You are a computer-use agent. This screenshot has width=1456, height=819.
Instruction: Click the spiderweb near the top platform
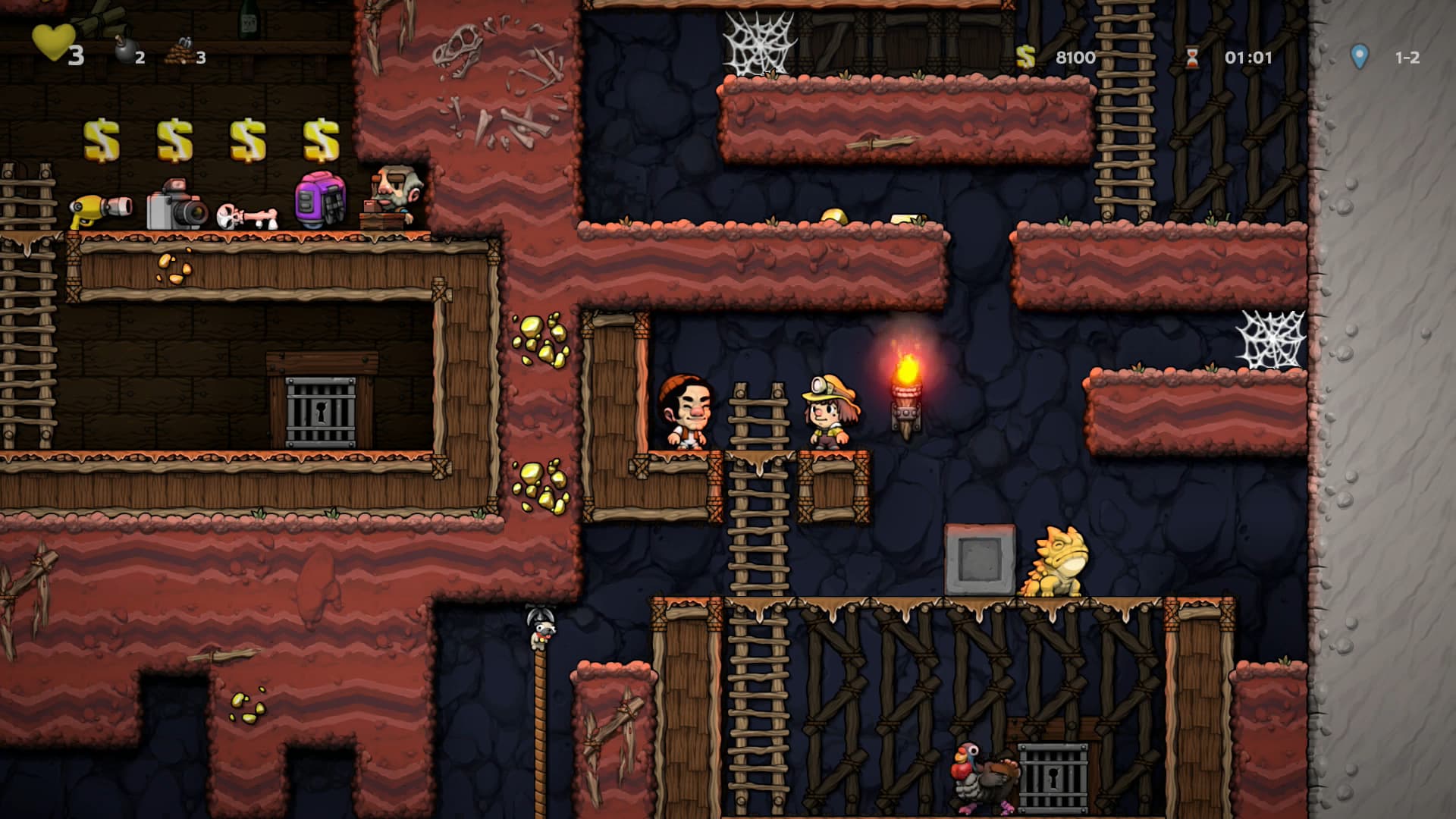tap(758, 42)
